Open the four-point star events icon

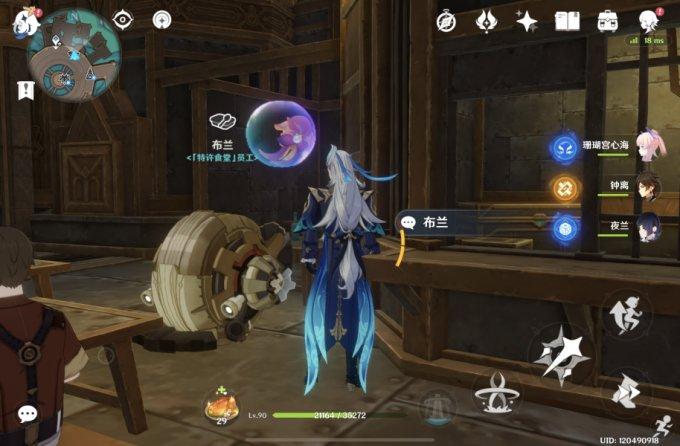pyautogui.click(x=527, y=20)
